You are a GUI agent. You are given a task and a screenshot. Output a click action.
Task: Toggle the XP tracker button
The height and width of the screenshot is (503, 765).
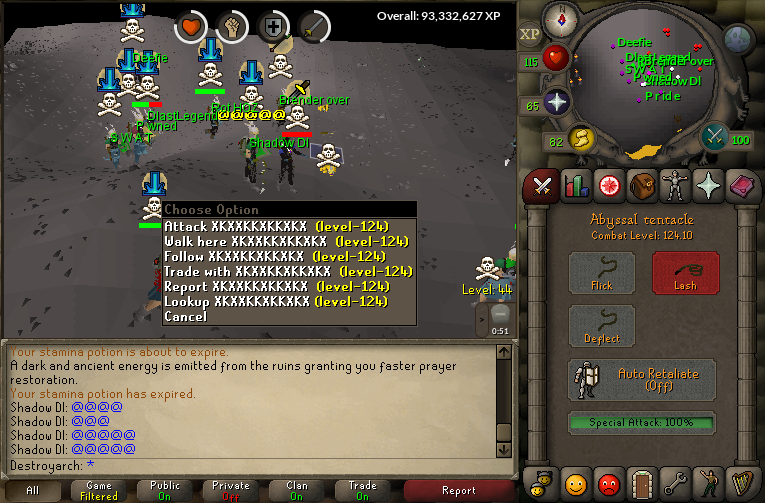[530, 34]
